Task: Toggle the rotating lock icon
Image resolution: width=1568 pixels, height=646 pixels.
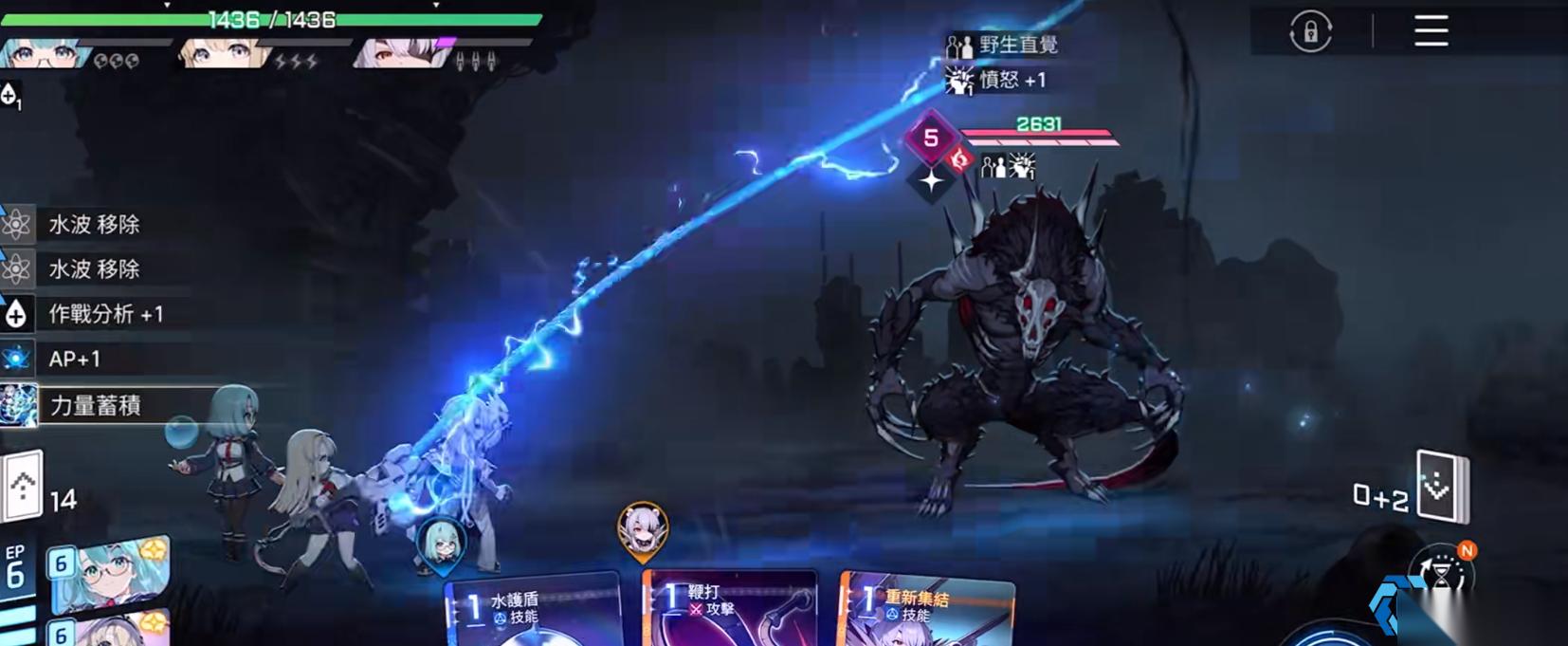Action: point(1310,32)
